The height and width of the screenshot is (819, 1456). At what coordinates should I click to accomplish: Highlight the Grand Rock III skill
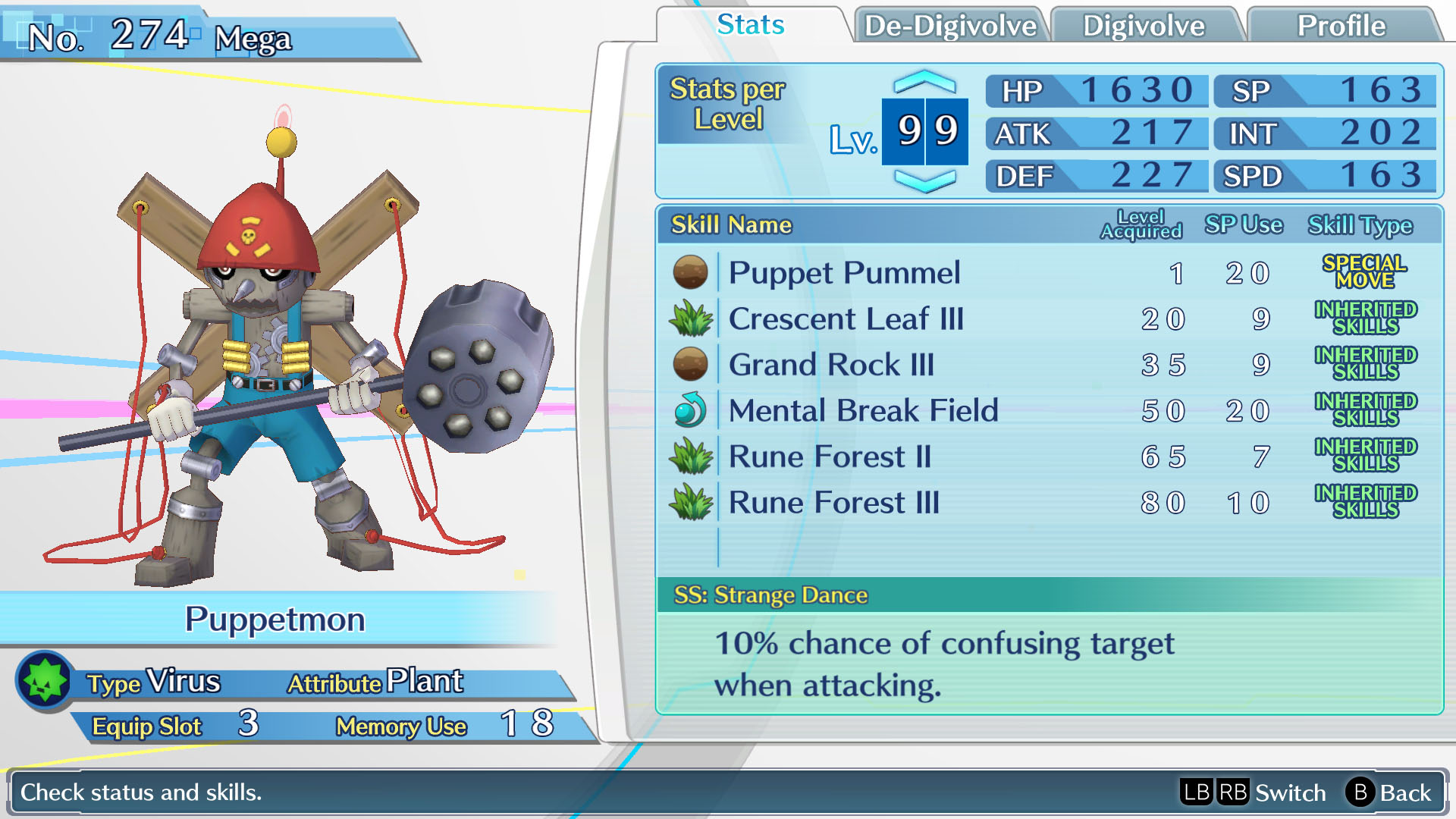pyautogui.click(x=831, y=365)
